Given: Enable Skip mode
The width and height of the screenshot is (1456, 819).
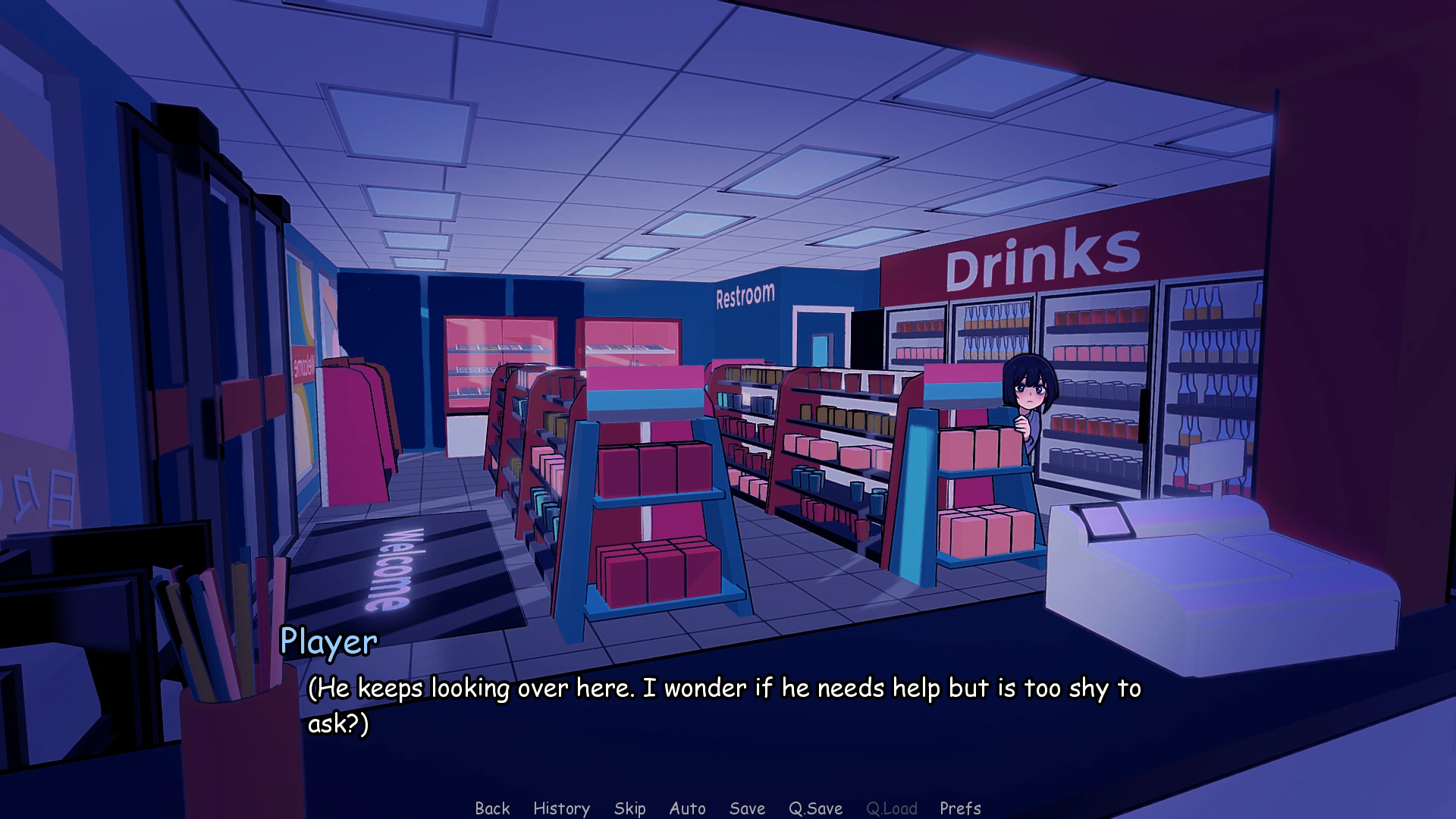Looking at the screenshot, I should click(630, 808).
